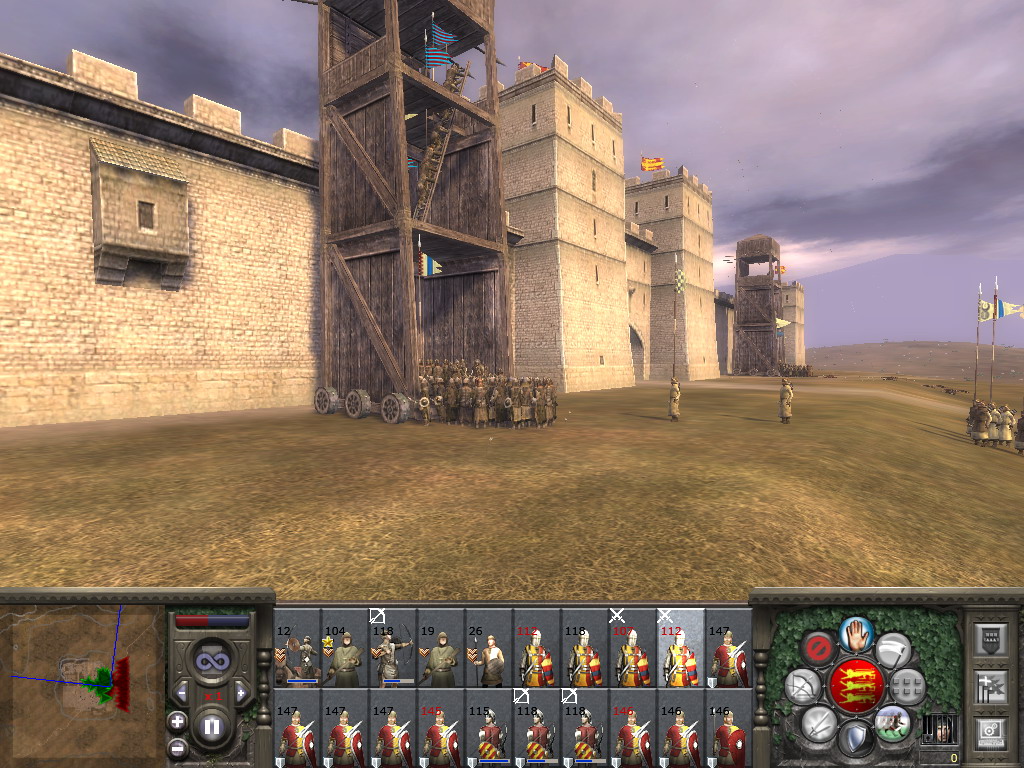Toggle the bow and arrow fire button
This screenshot has height=768, width=1024.
(x=802, y=686)
